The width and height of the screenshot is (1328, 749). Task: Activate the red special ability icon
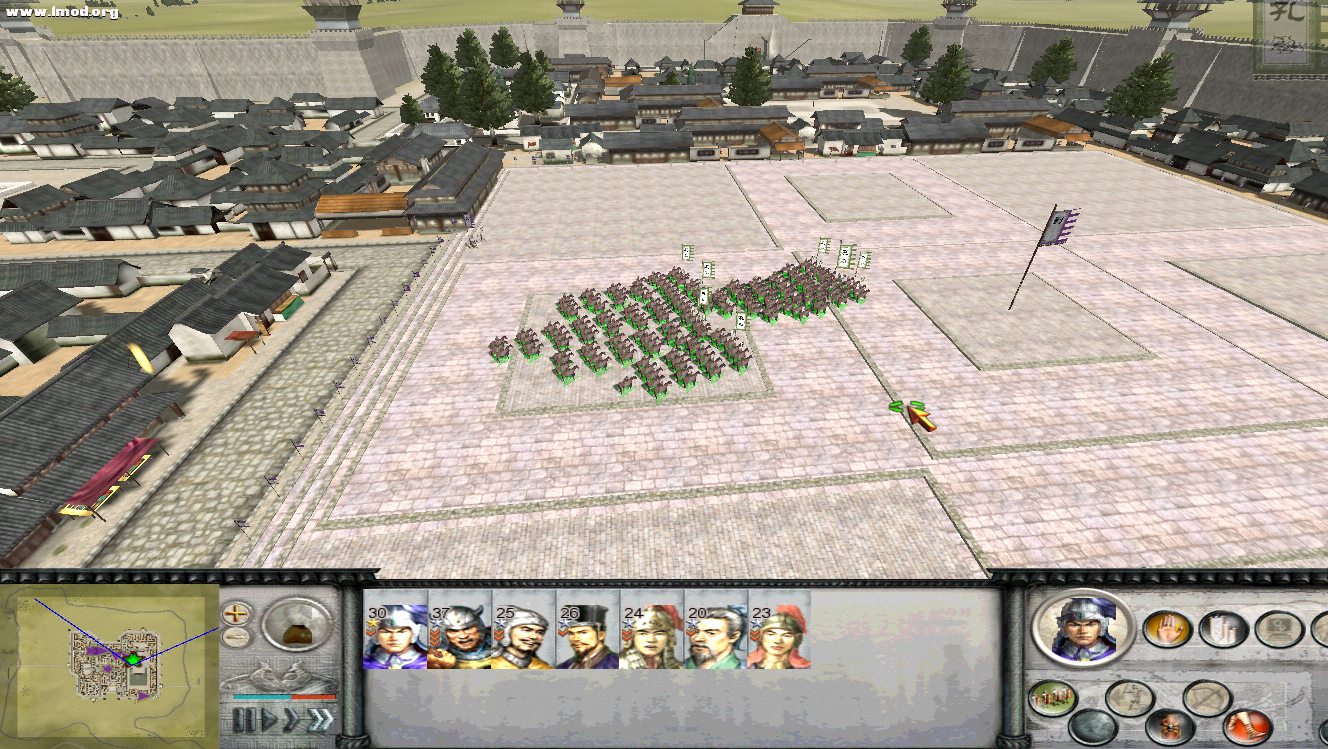pos(1170,726)
